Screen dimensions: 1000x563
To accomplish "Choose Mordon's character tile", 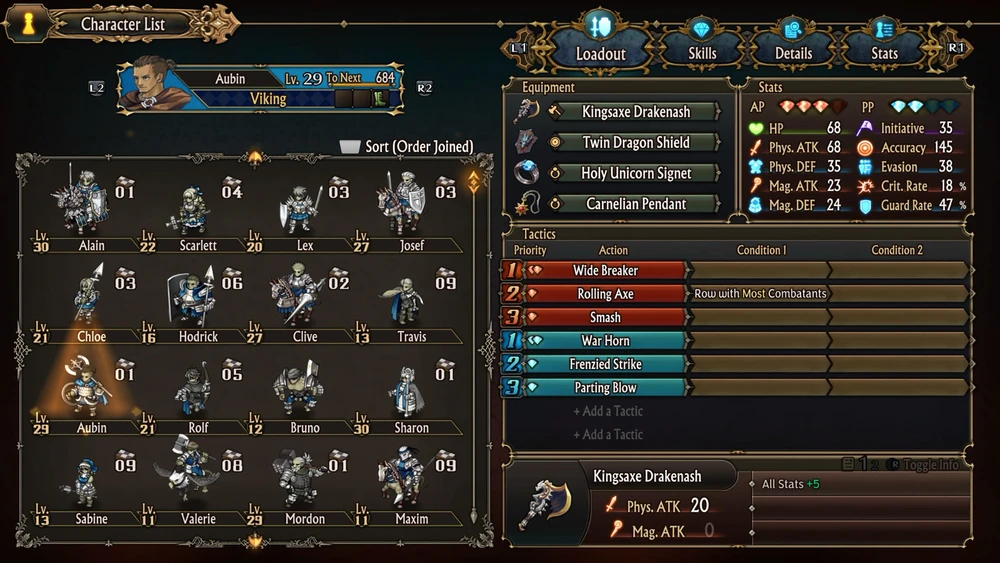I will (x=304, y=485).
